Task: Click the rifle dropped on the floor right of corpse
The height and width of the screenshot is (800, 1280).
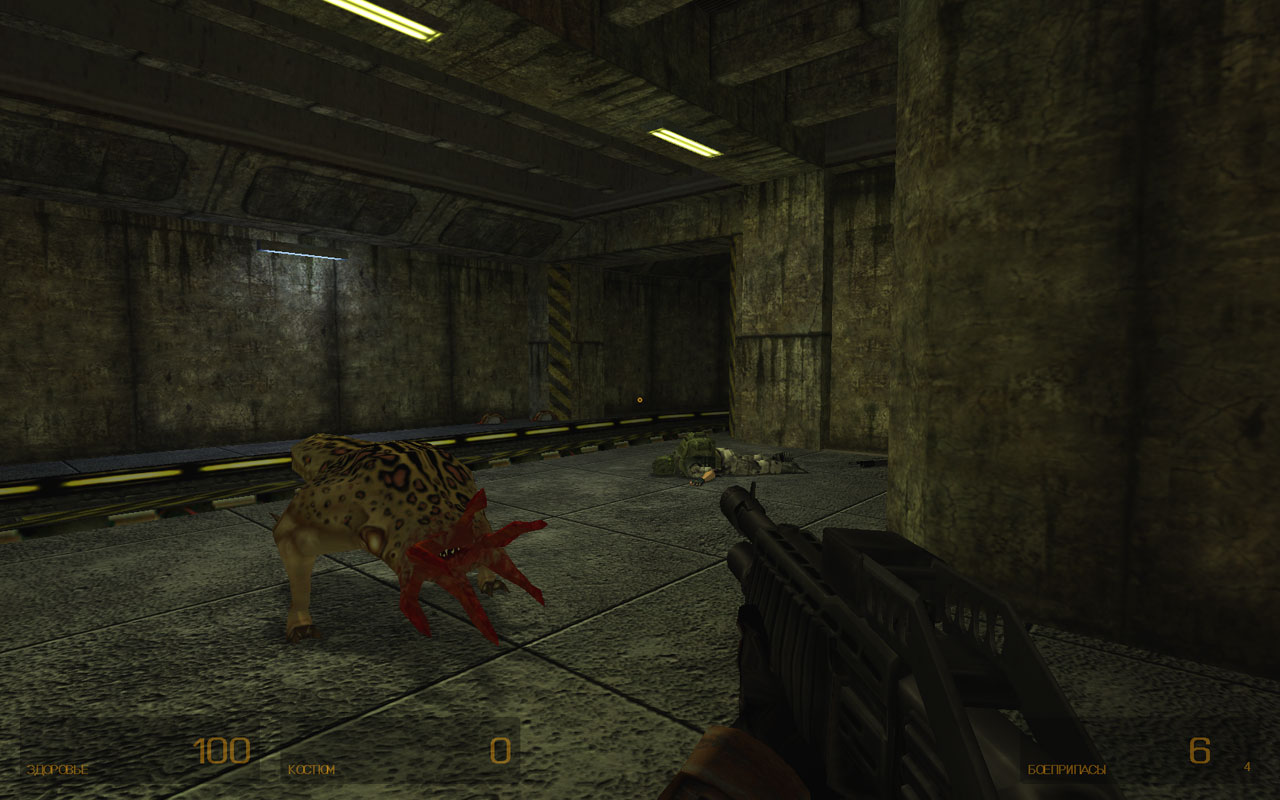Action: tap(865, 463)
